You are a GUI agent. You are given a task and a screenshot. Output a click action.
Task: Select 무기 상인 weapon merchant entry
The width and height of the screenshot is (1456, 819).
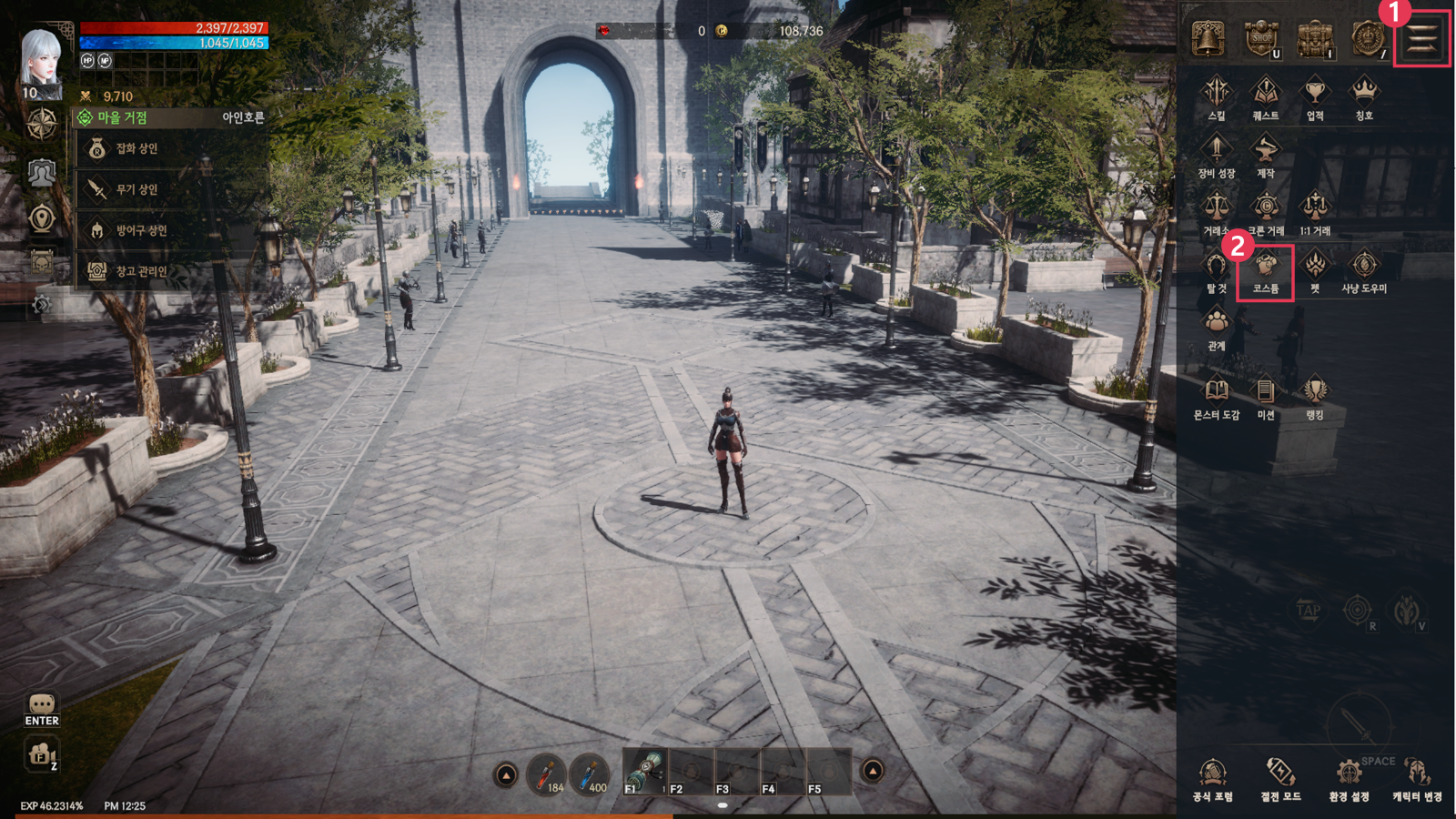click(136, 189)
